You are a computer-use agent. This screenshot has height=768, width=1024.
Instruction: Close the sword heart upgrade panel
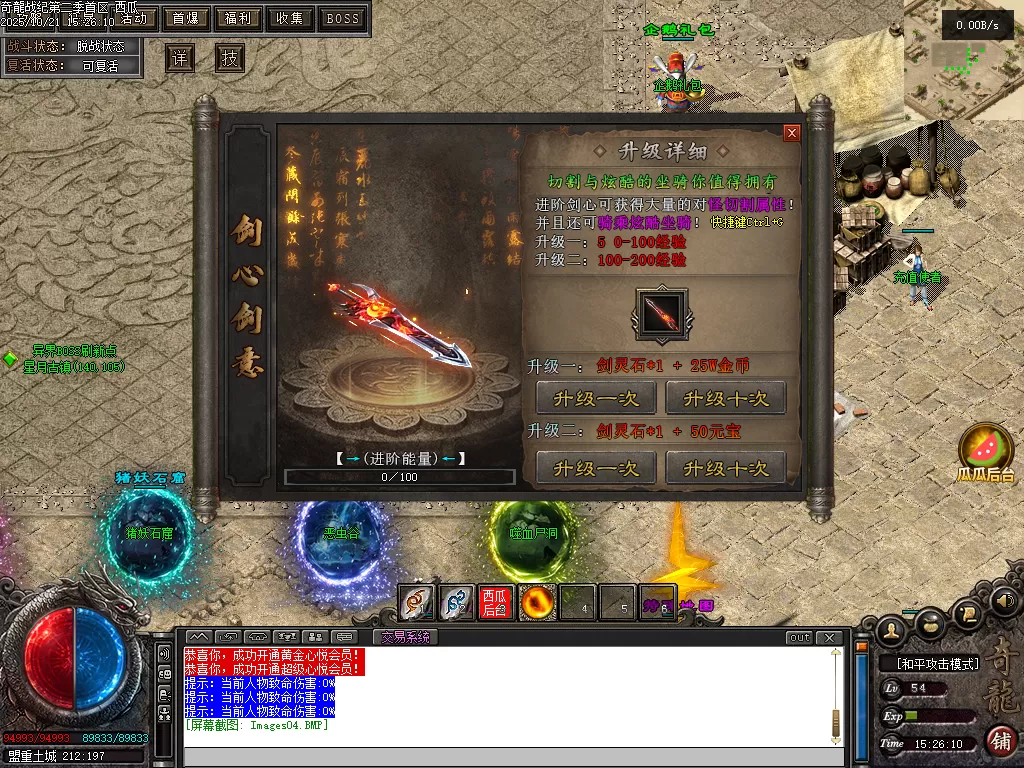792,133
